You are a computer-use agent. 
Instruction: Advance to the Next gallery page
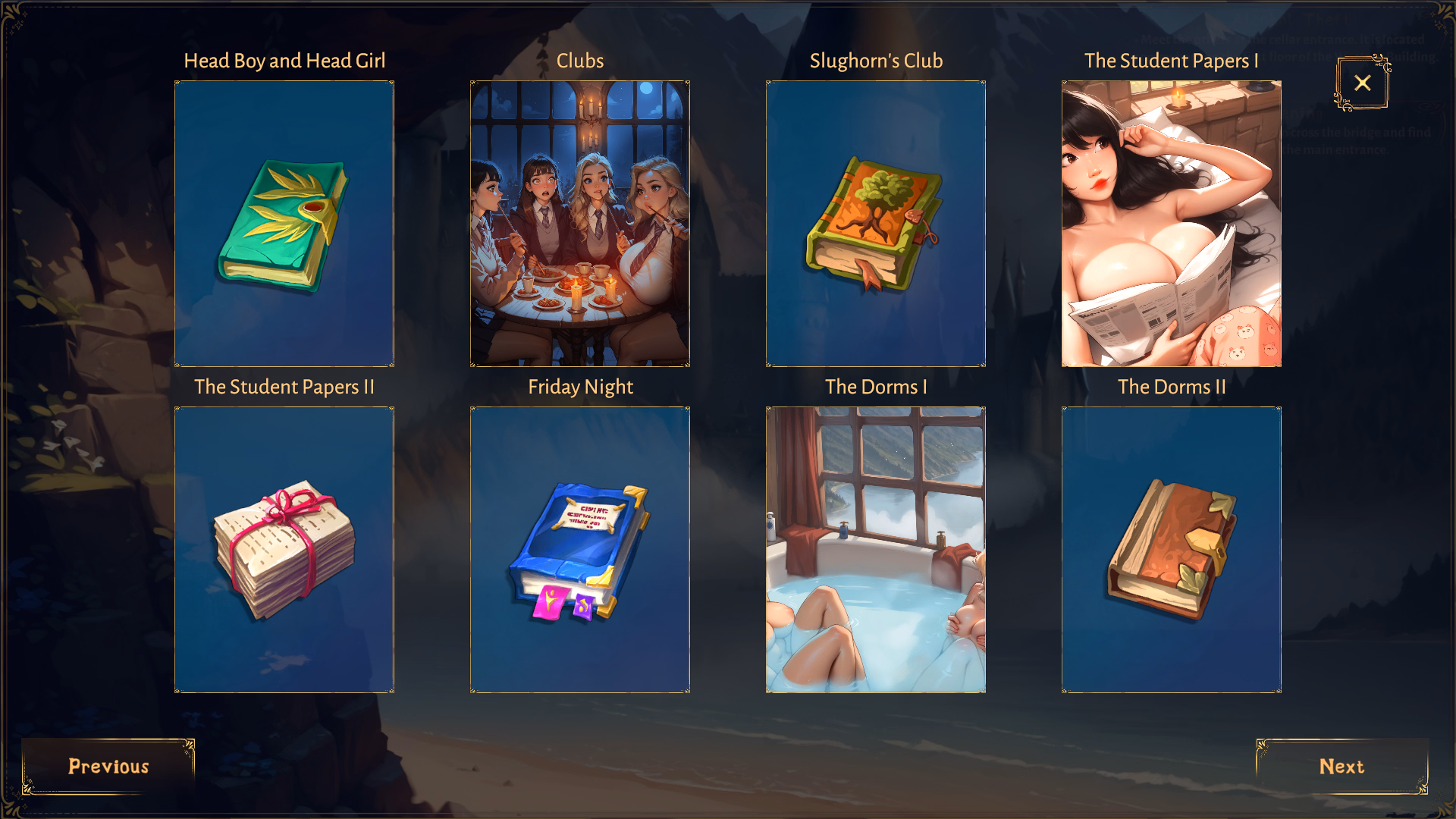1343,767
